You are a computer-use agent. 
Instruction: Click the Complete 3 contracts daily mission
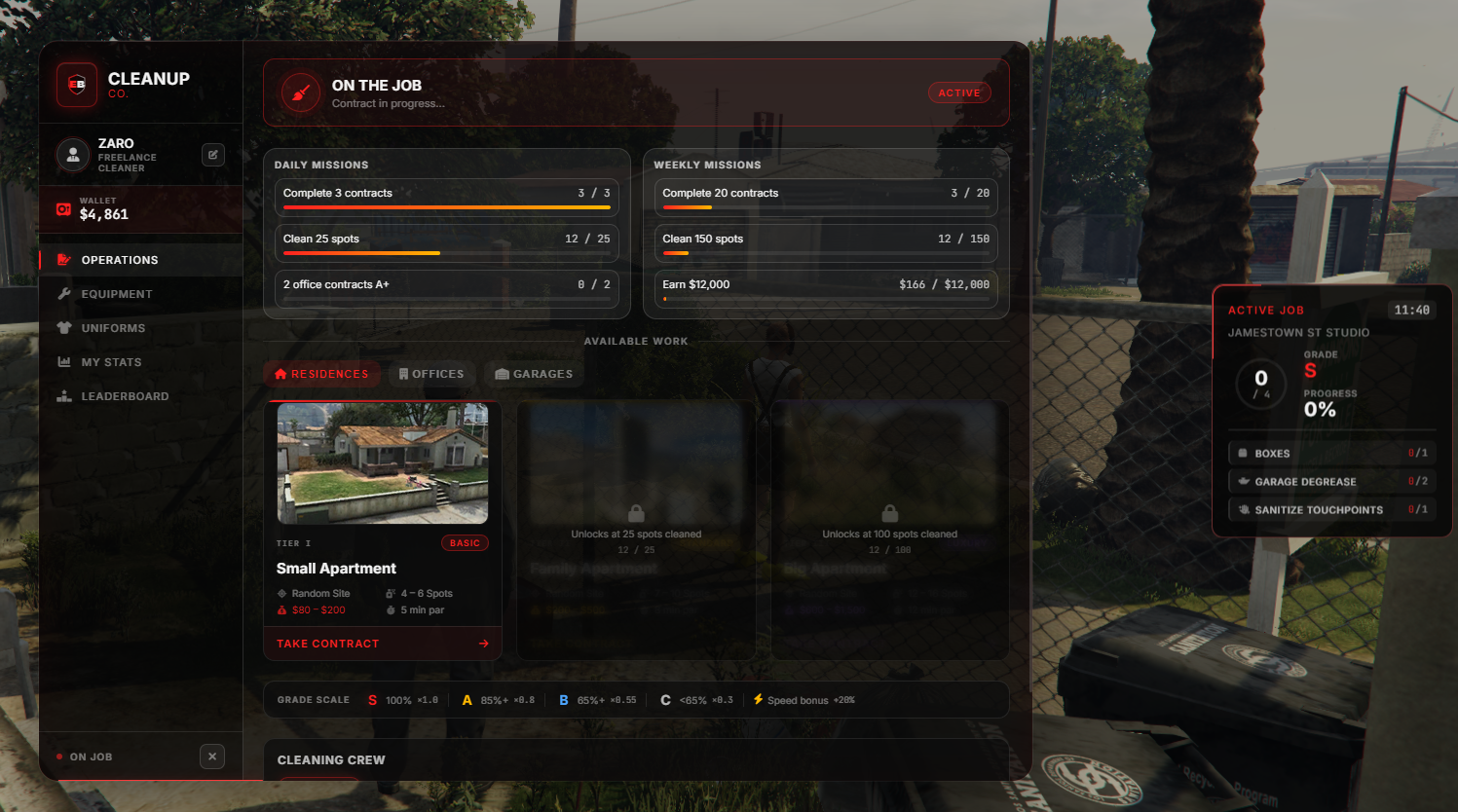pos(446,195)
